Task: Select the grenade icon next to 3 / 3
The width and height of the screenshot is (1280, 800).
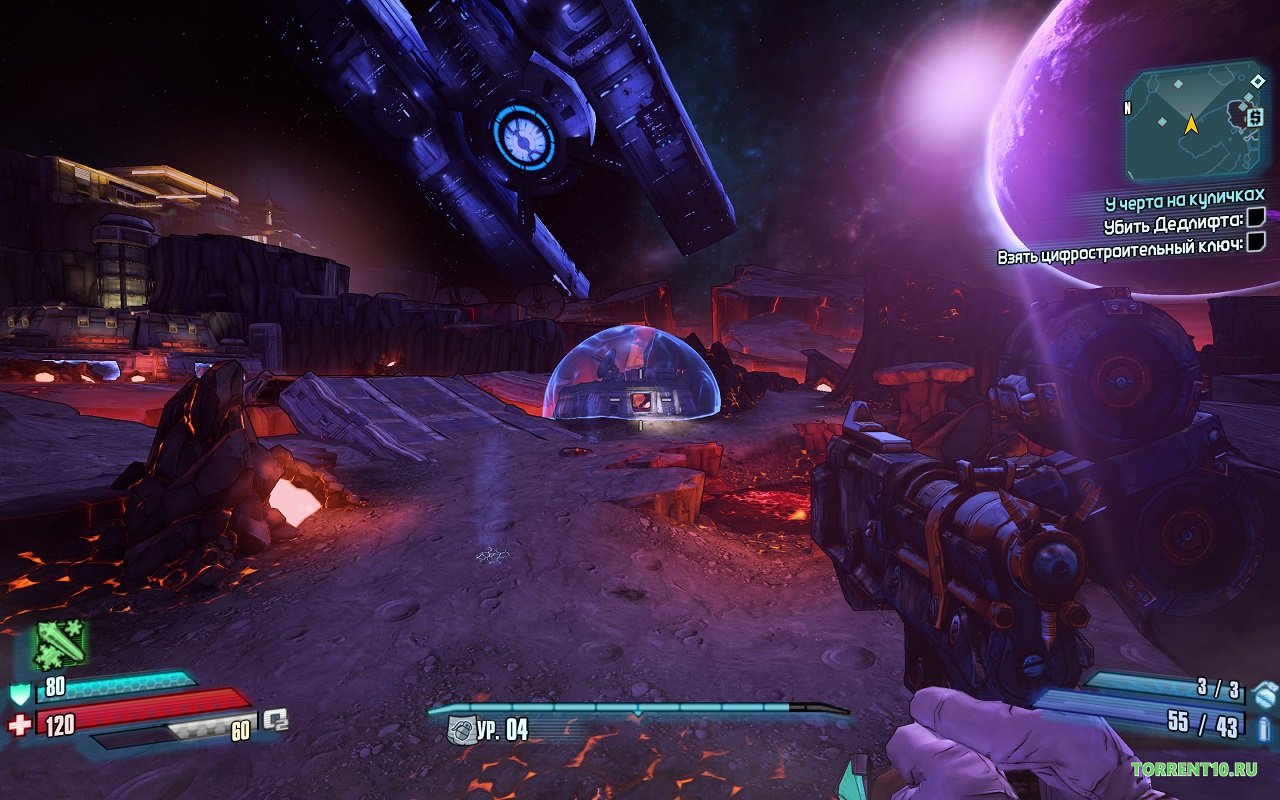Action: point(1264,692)
